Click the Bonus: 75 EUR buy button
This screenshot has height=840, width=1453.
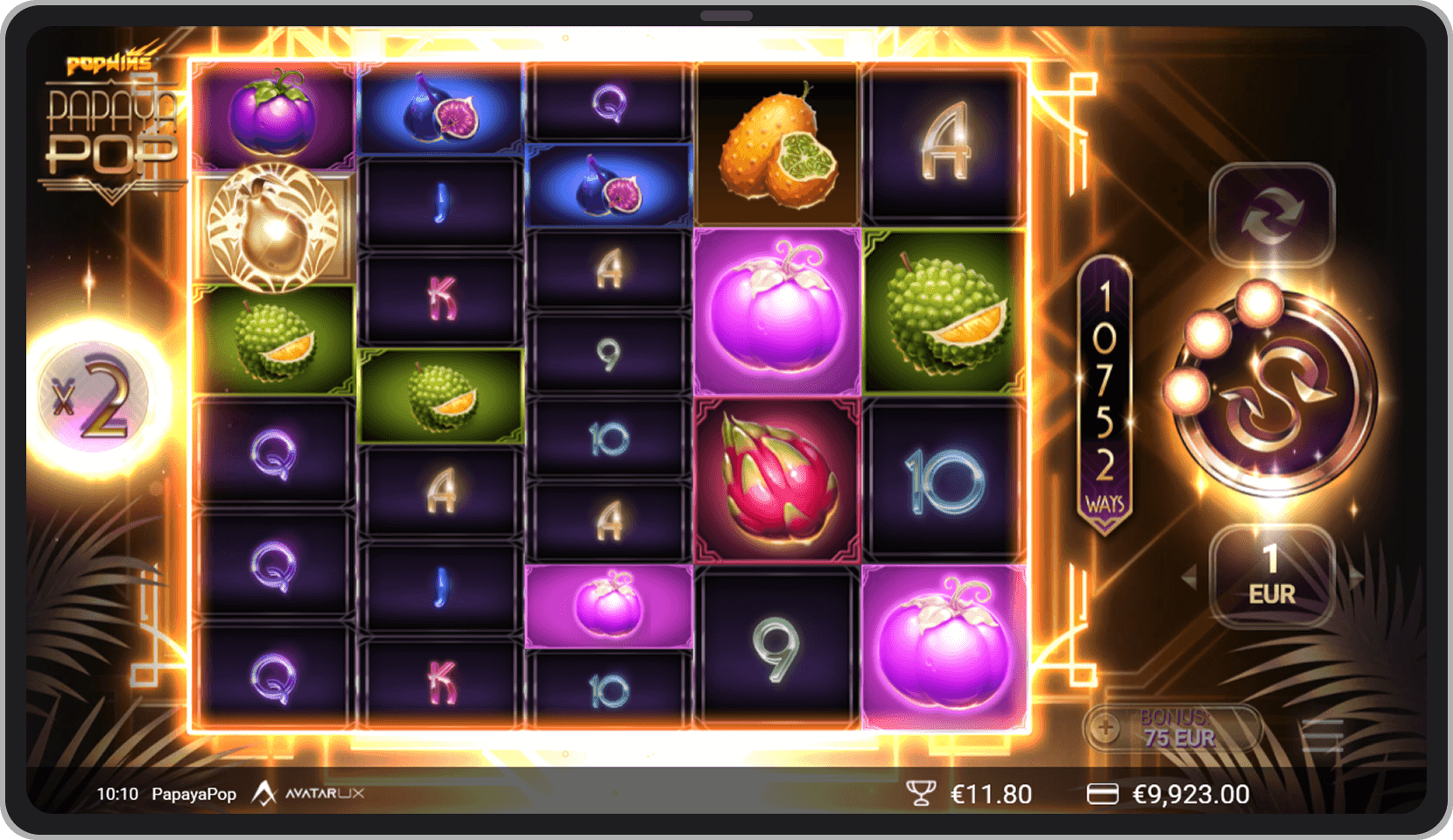(1176, 728)
